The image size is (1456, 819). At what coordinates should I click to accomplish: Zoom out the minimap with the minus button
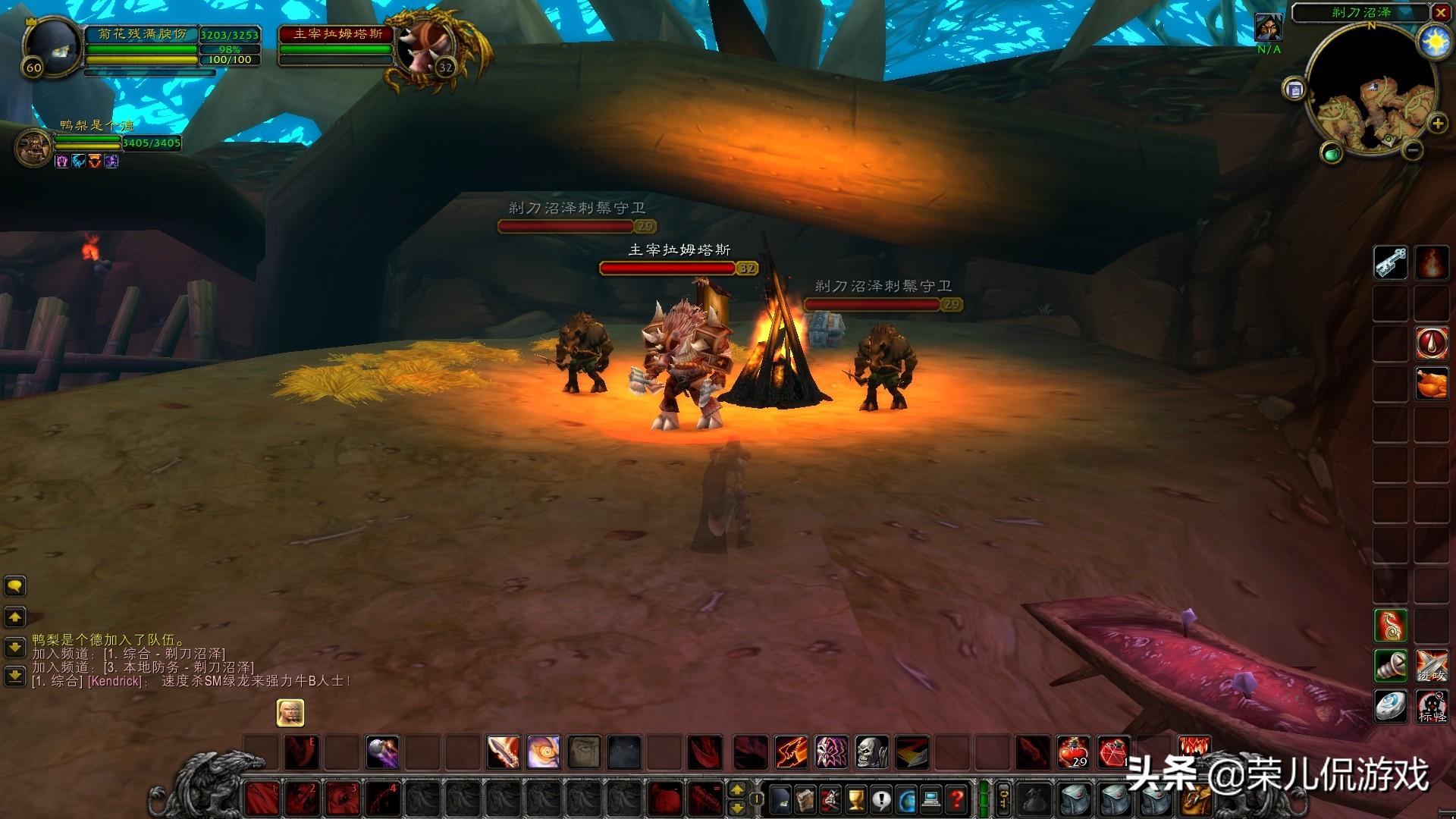pyautogui.click(x=1412, y=150)
